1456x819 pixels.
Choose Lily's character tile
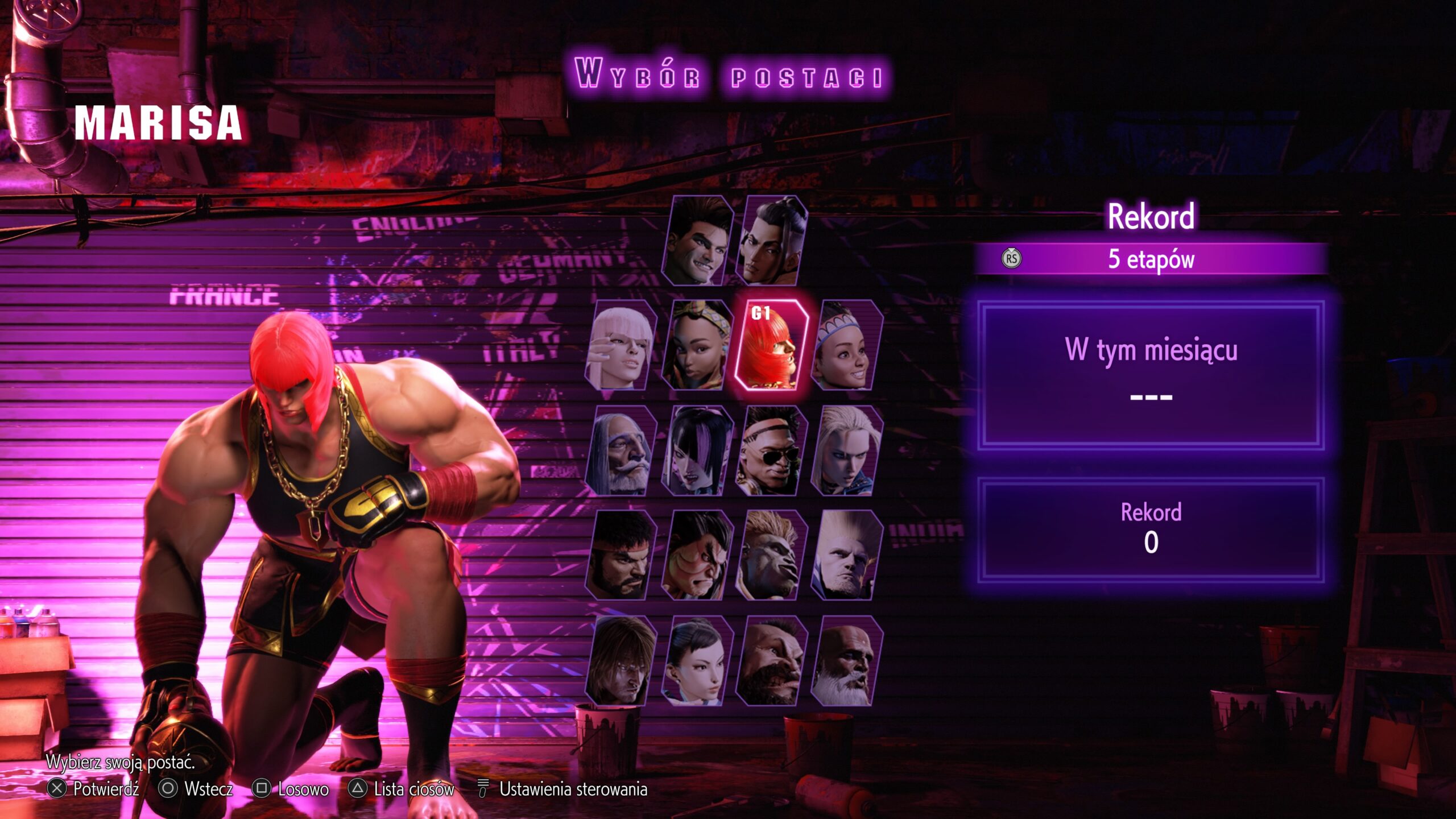coord(846,346)
